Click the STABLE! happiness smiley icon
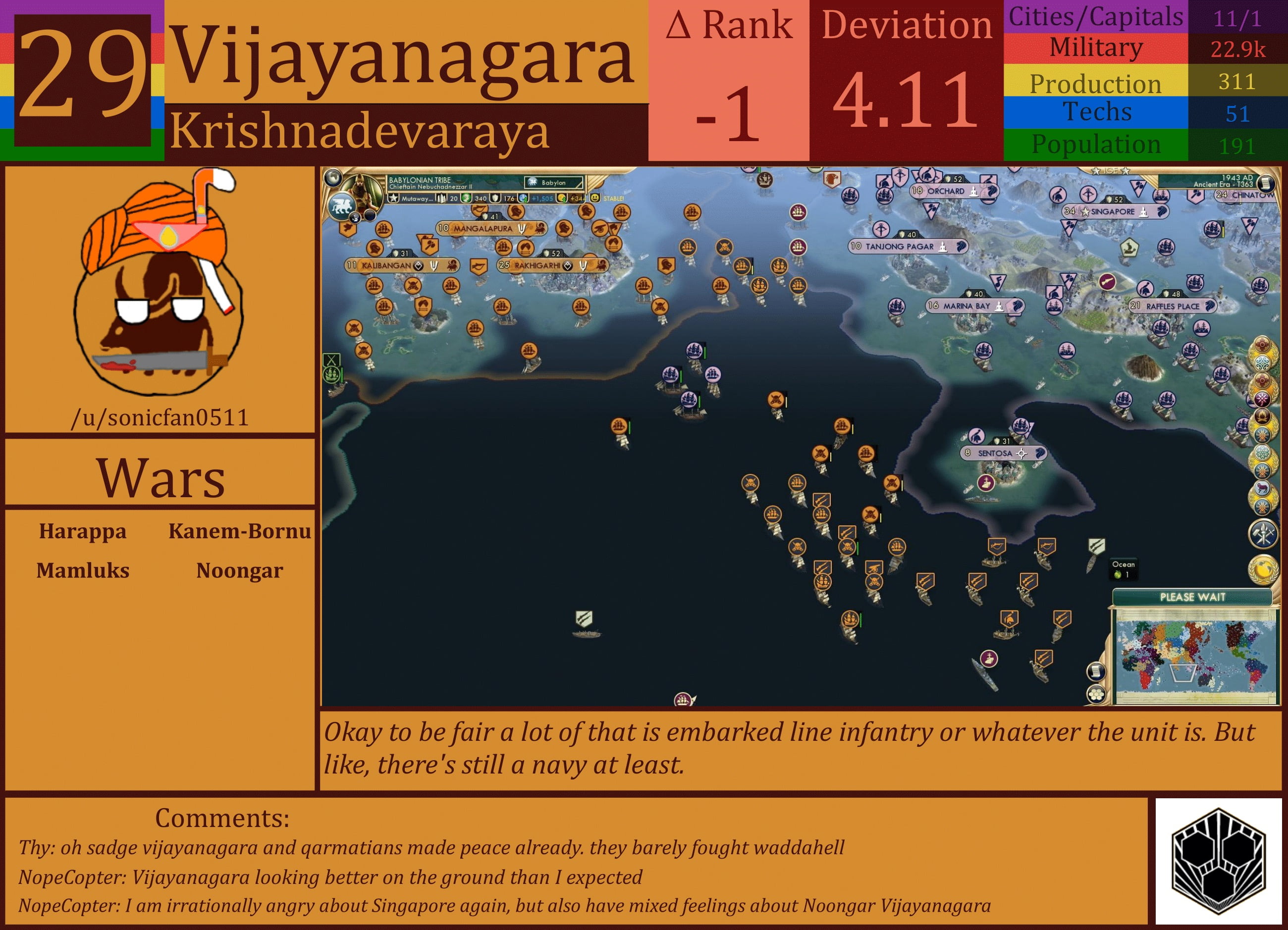Image resolution: width=1288 pixels, height=930 pixels. tap(593, 199)
